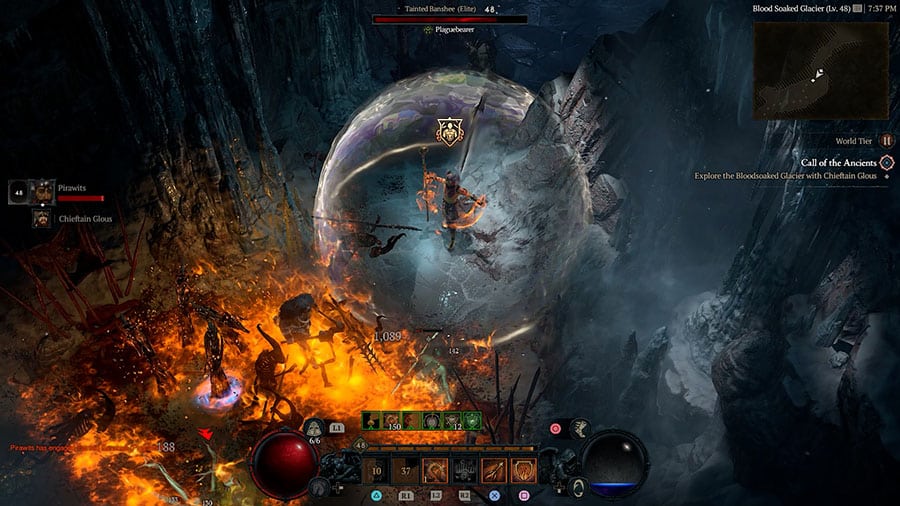The width and height of the screenshot is (900, 506).
Task: Click the ring icon beside the resource orb
Action: pyautogui.click(x=579, y=487)
